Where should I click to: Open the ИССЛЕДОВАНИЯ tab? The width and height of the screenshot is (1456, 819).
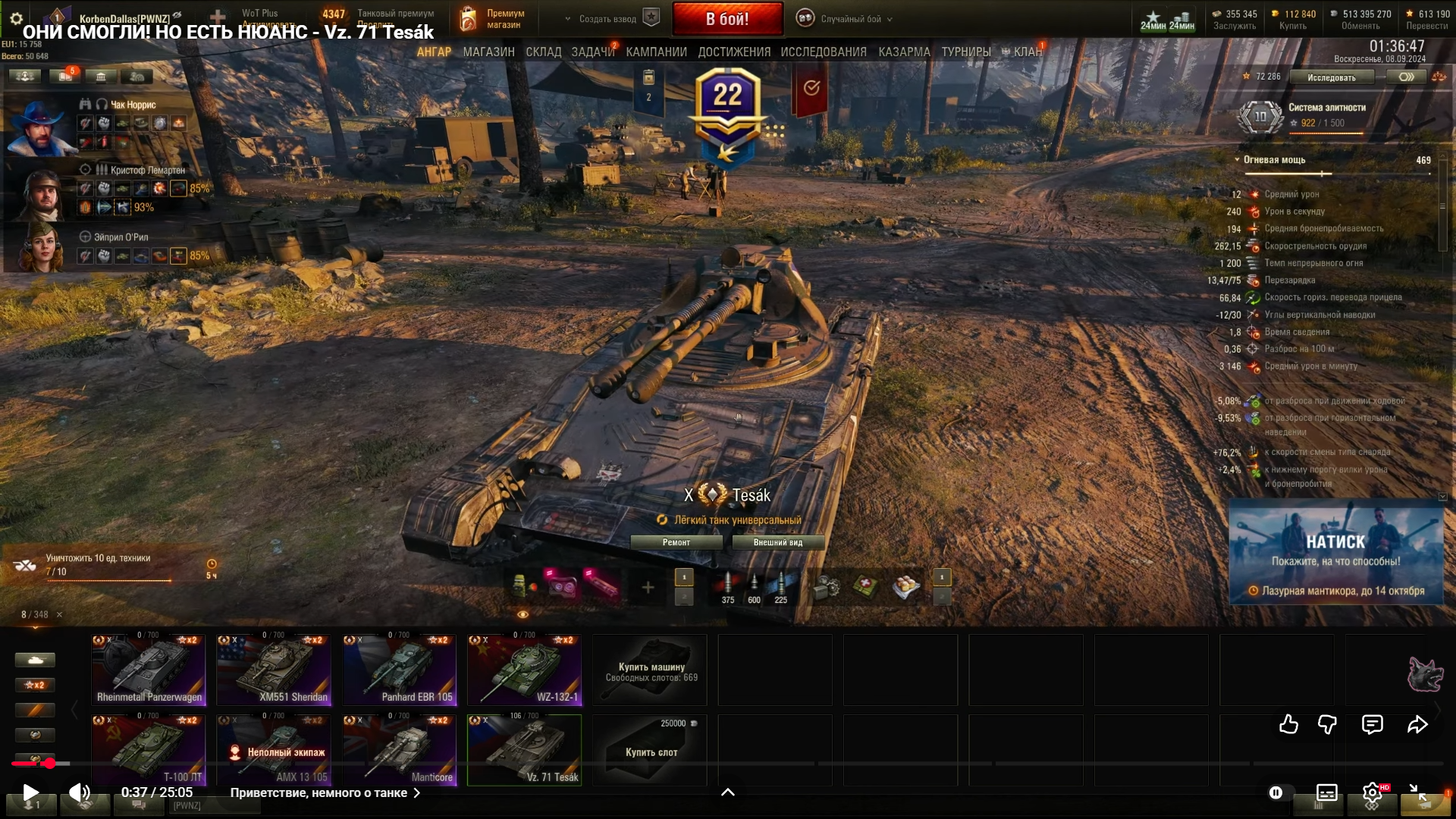(824, 52)
